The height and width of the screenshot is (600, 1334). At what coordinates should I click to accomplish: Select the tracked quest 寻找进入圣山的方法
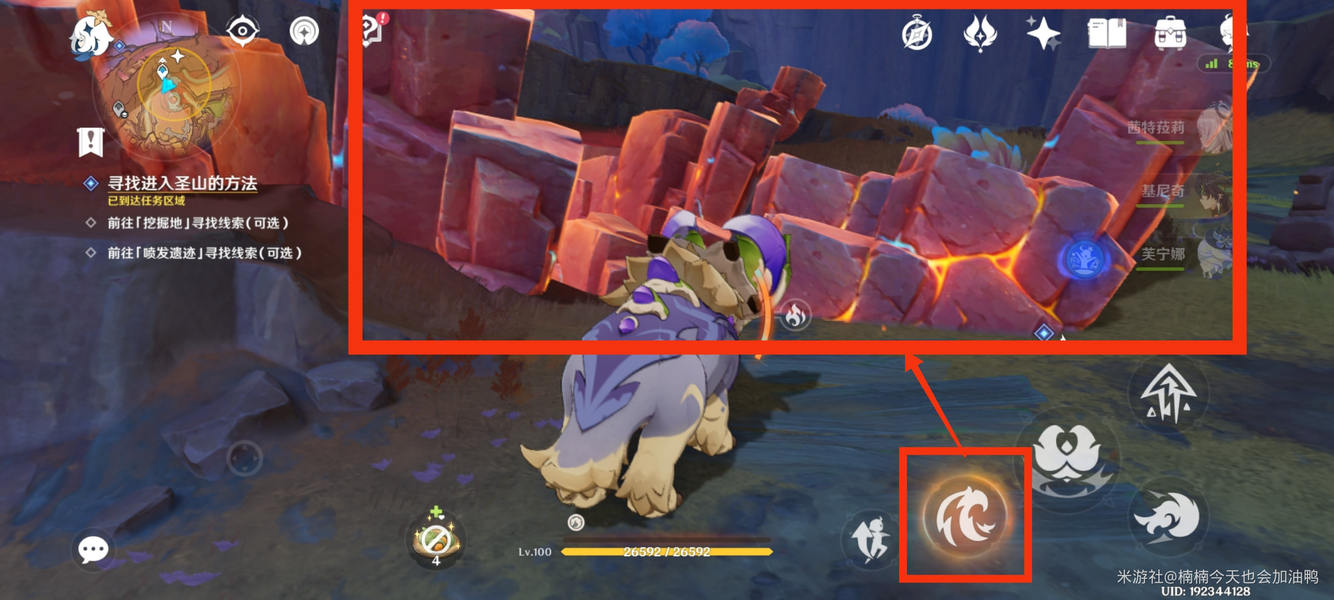pos(182,184)
